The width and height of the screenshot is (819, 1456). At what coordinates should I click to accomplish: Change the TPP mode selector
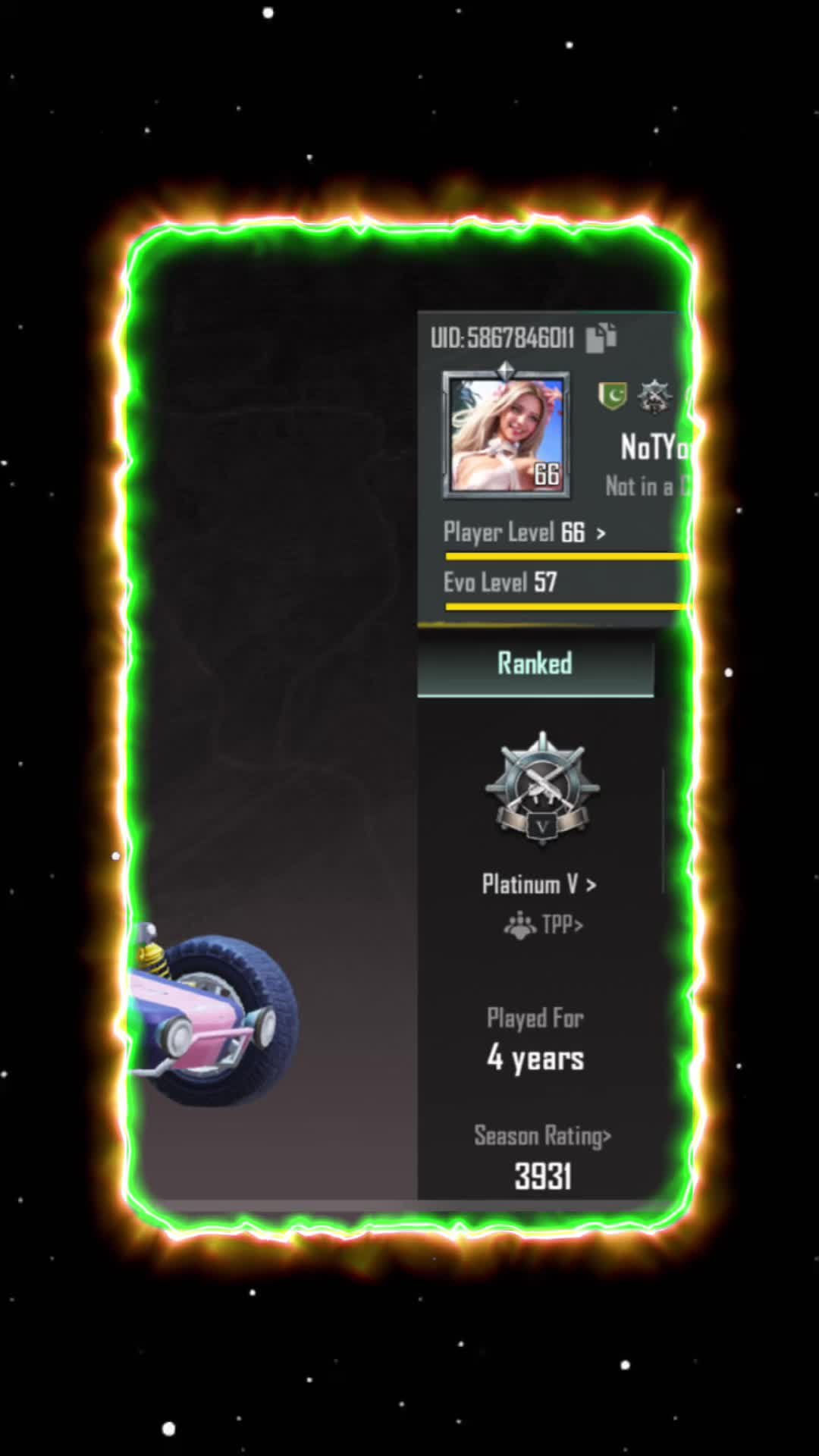pyautogui.click(x=544, y=925)
